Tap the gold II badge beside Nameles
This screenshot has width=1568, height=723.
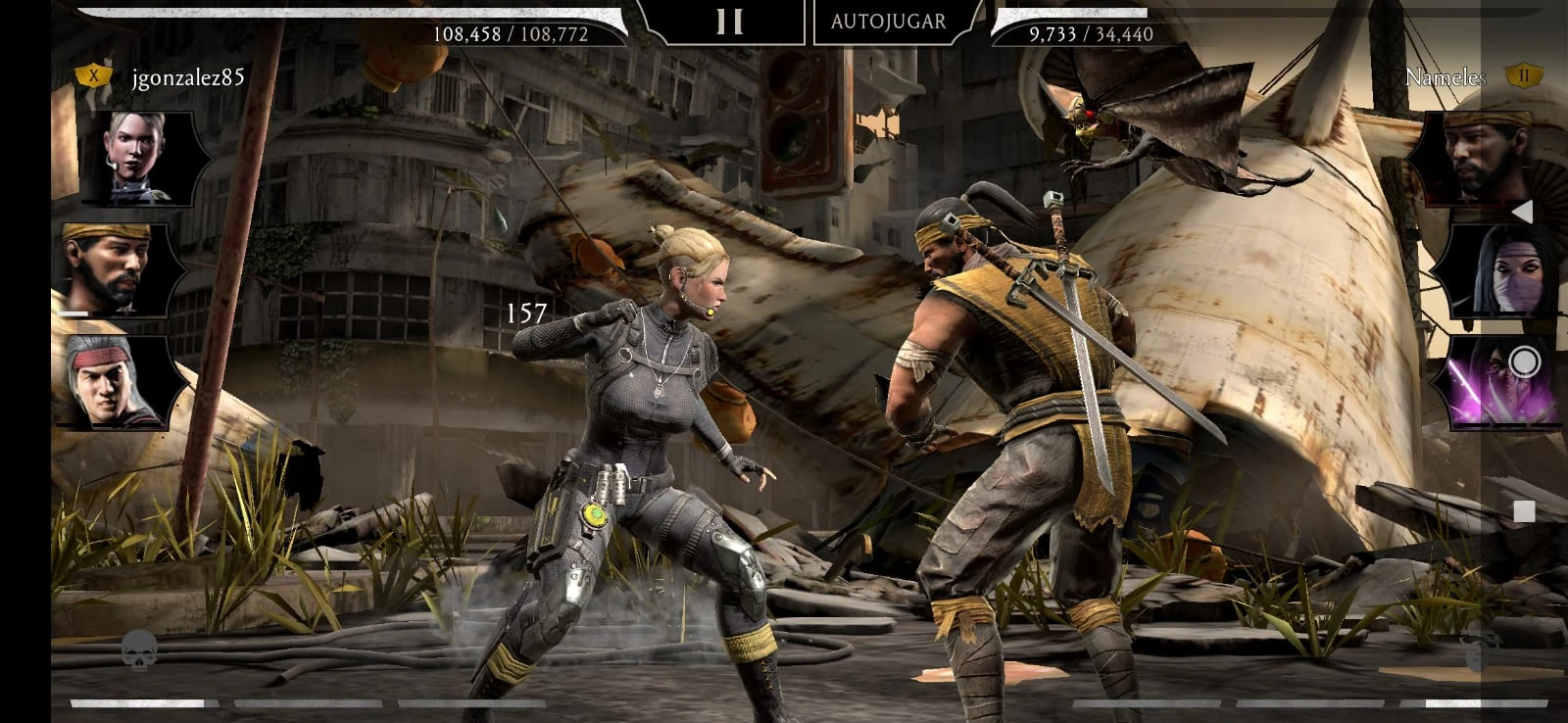click(x=1524, y=74)
